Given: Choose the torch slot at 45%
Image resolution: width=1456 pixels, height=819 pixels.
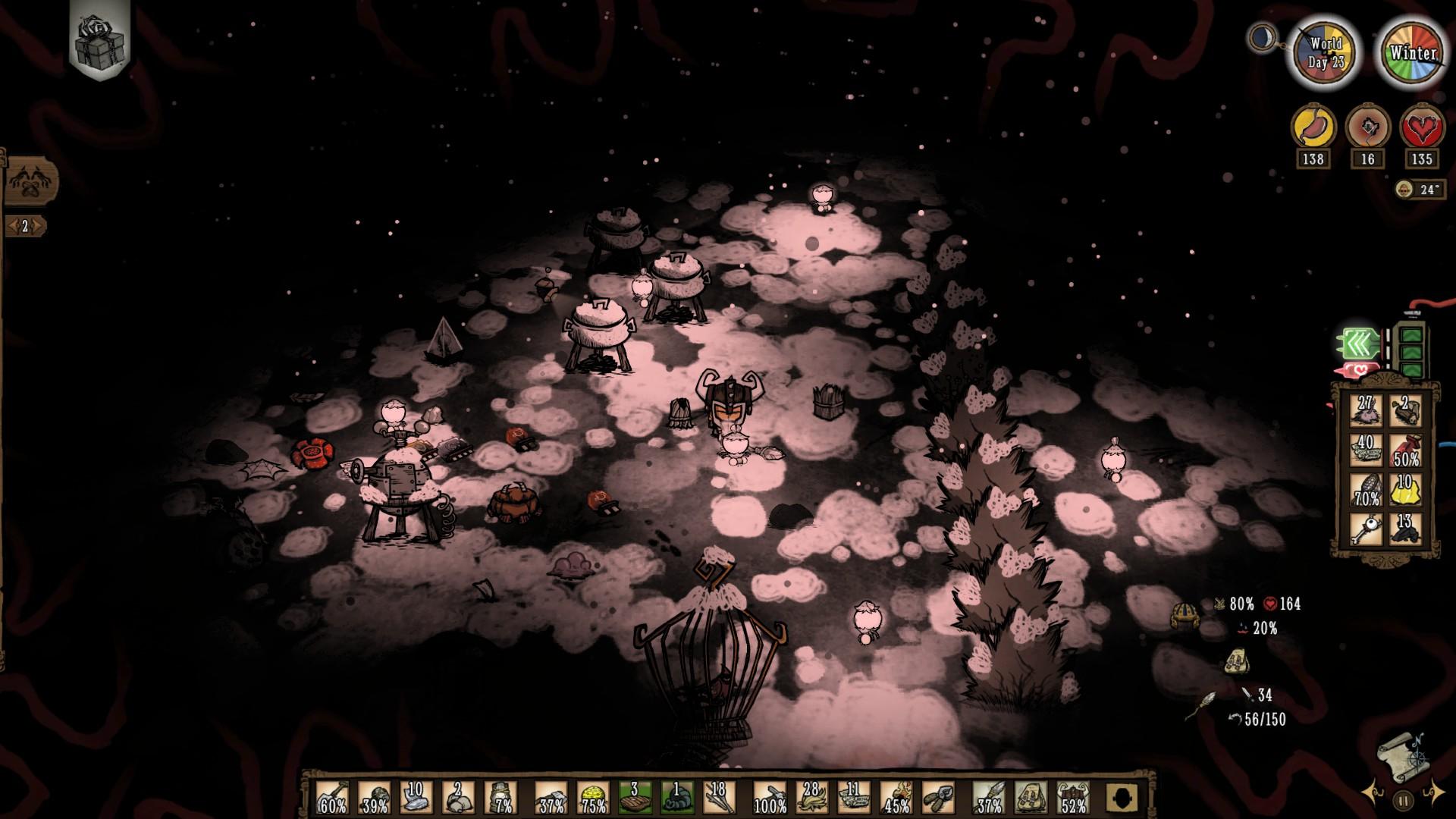Looking at the screenshot, I should coord(896,798).
